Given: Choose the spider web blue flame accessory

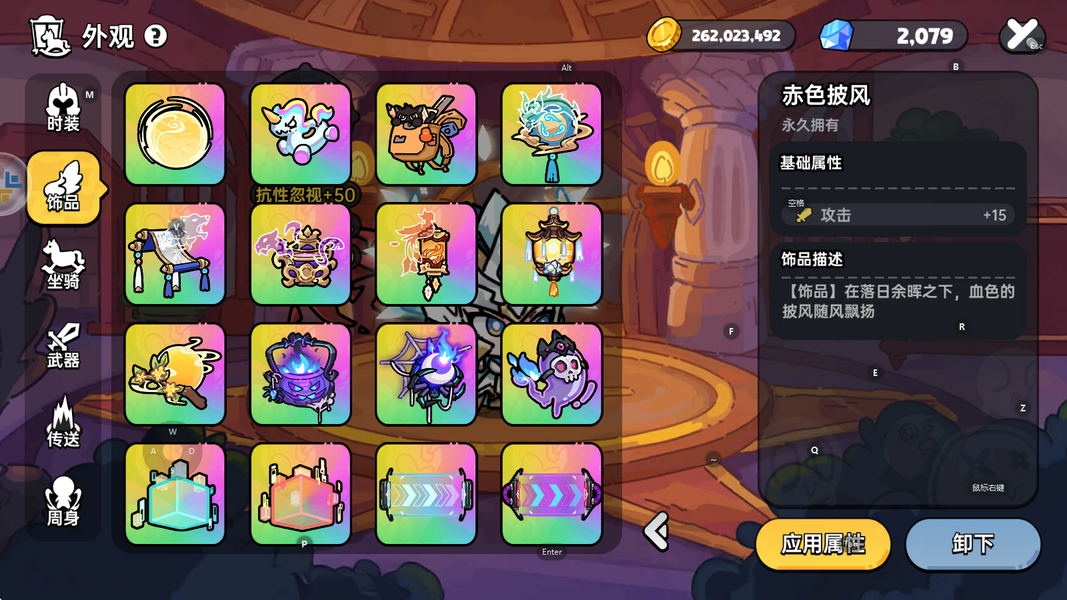Looking at the screenshot, I should [x=426, y=374].
